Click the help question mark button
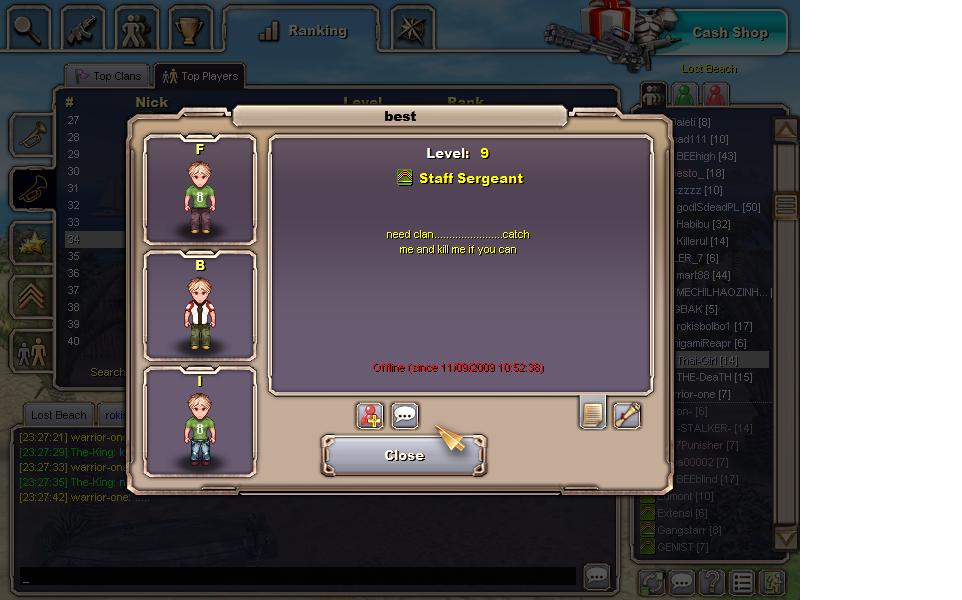 click(x=711, y=582)
